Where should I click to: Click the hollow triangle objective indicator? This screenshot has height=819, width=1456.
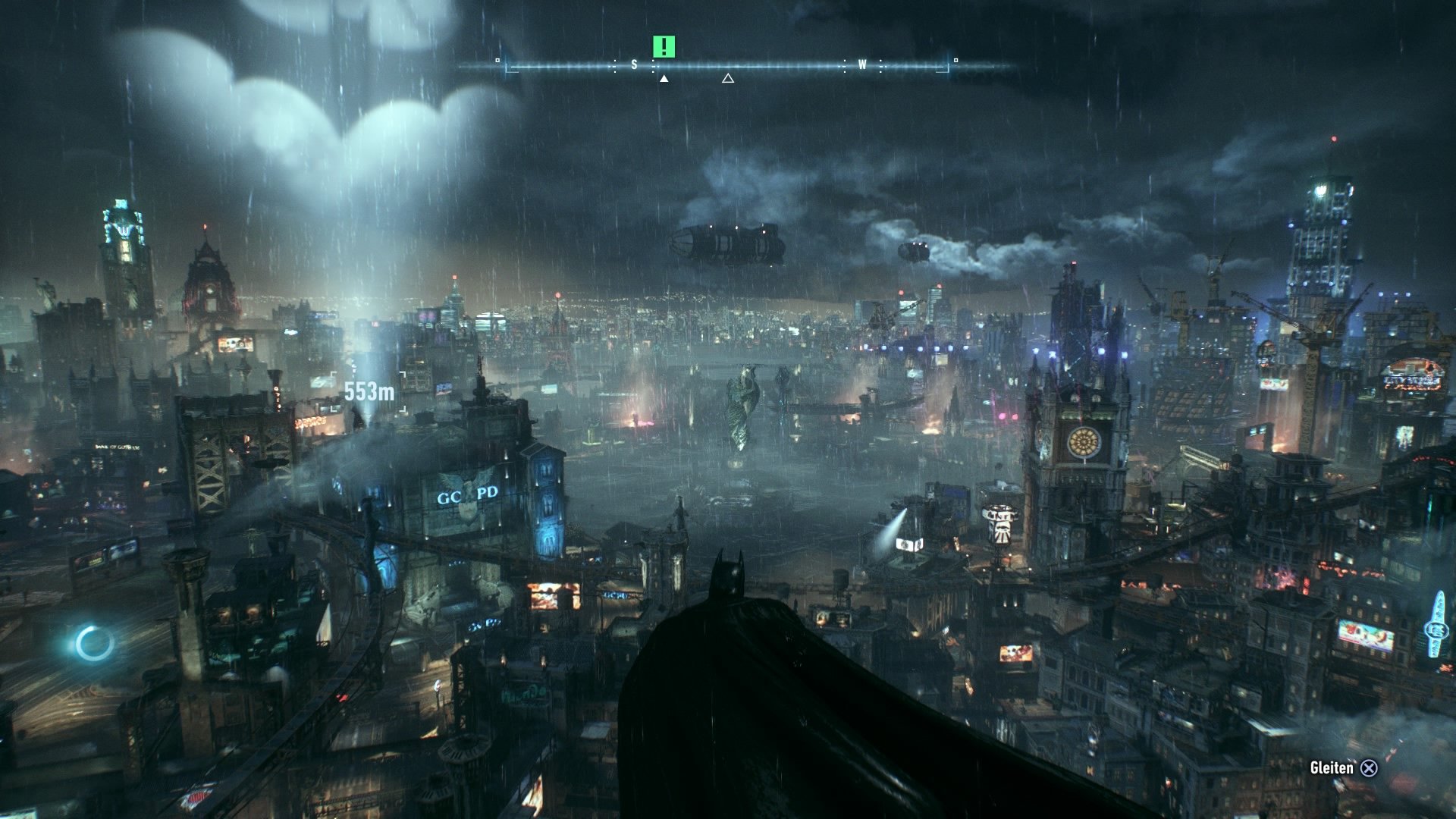(x=728, y=79)
